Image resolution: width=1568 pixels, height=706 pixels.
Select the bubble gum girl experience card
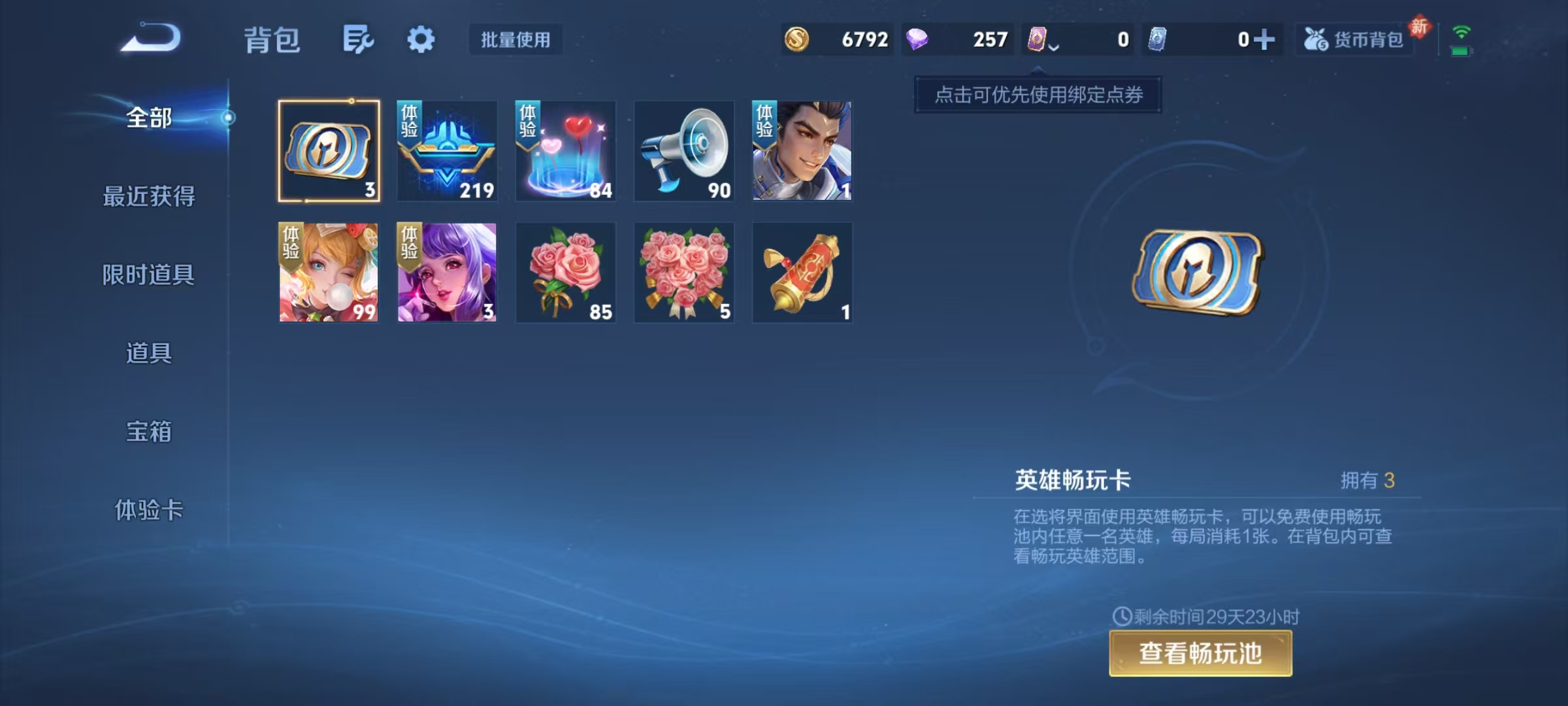click(x=329, y=273)
